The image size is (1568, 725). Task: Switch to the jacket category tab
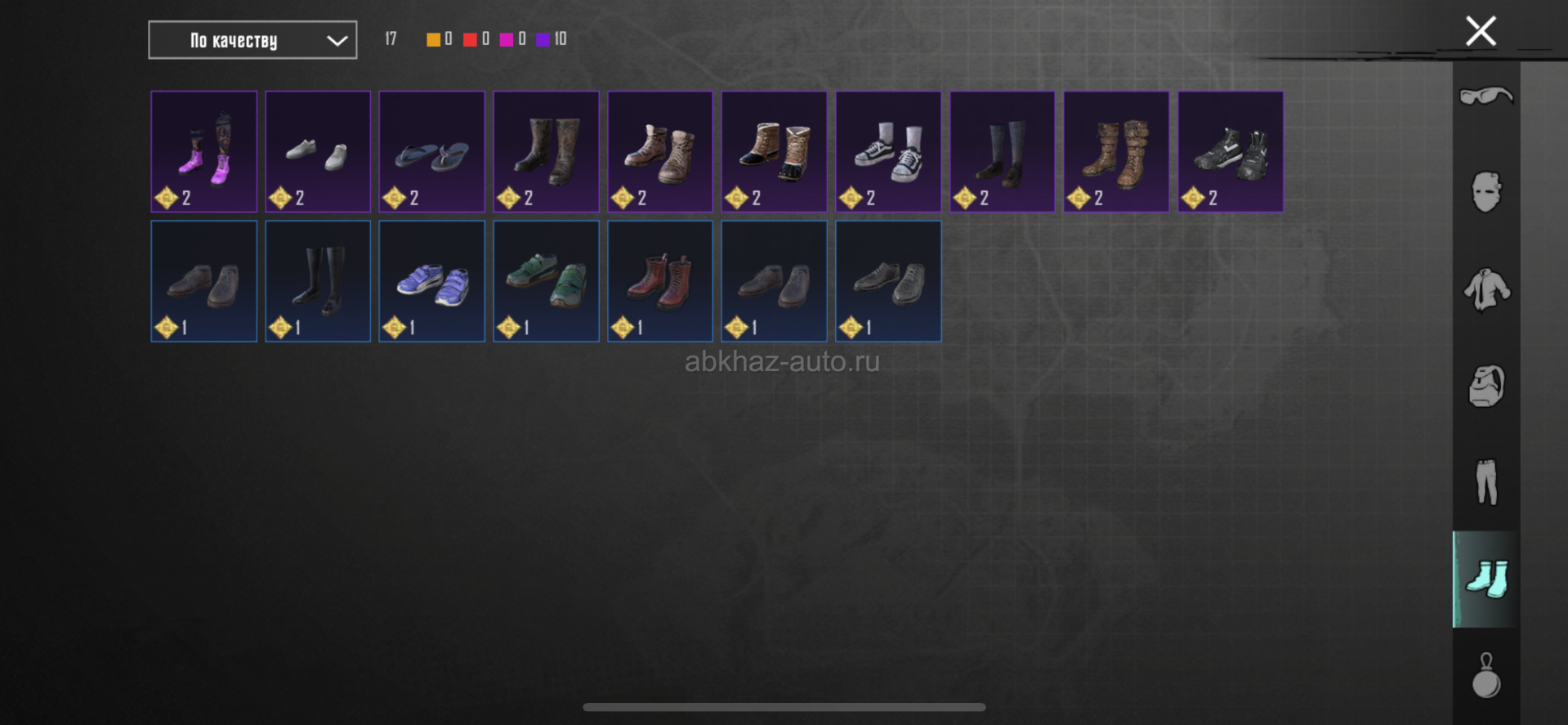coord(1485,289)
